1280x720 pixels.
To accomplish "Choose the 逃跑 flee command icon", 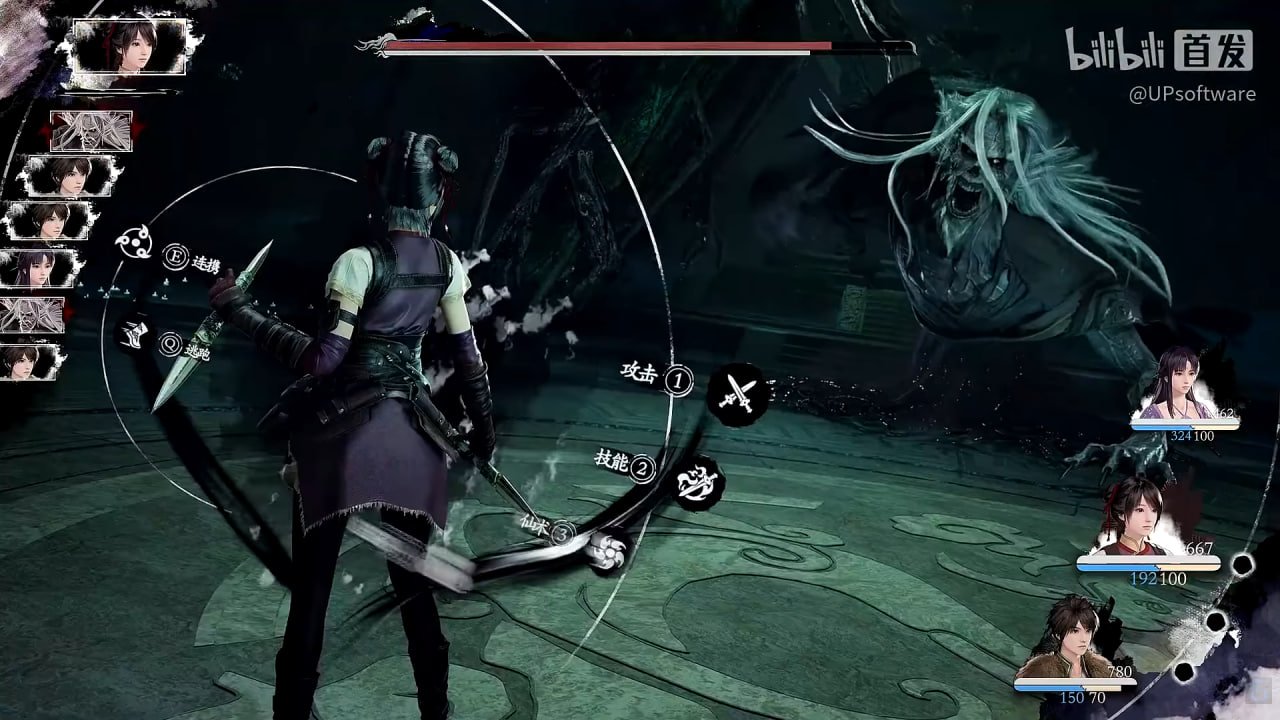I will (134, 333).
